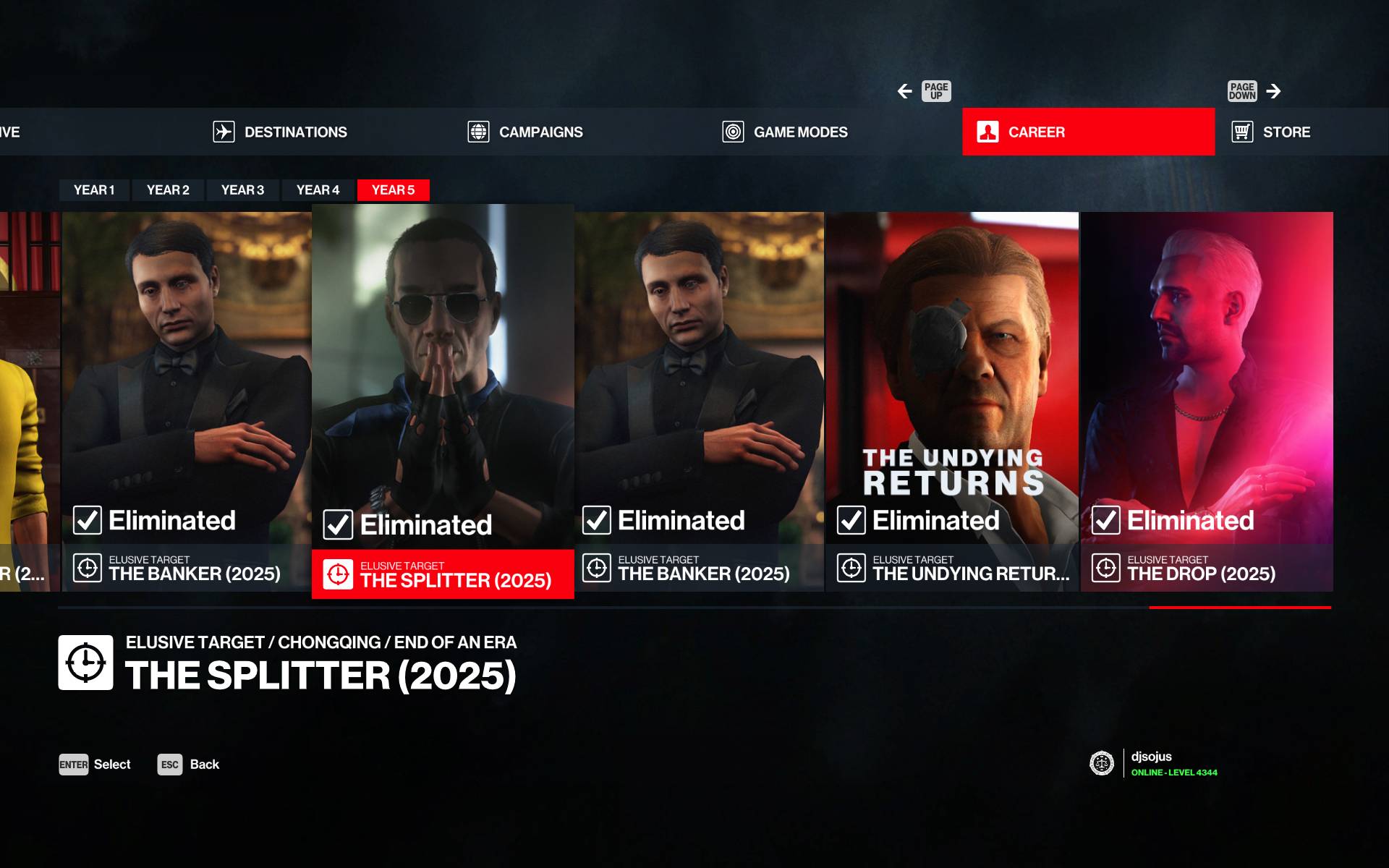The width and height of the screenshot is (1389, 868).
Task: Open The Drop (2025) elusive target card
Action: [x=1207, y=401]
